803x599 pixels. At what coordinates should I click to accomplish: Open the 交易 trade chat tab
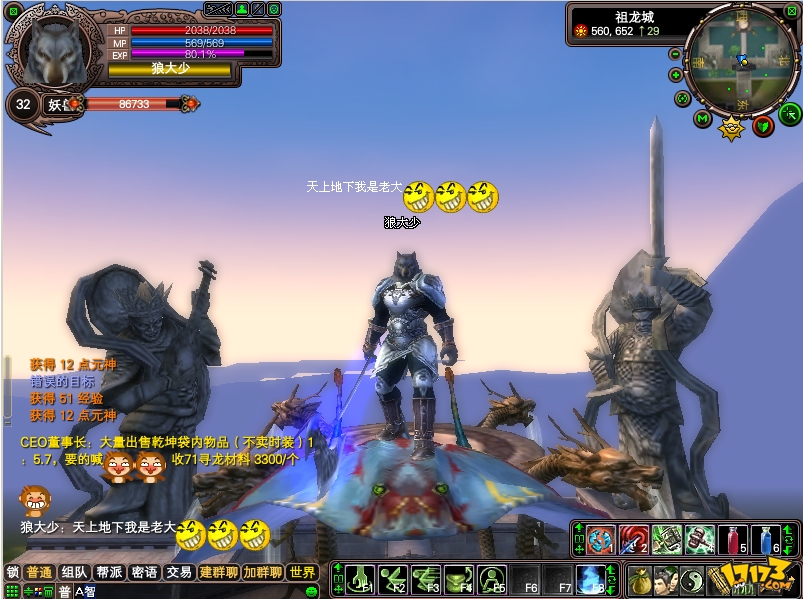coord(179,573)
